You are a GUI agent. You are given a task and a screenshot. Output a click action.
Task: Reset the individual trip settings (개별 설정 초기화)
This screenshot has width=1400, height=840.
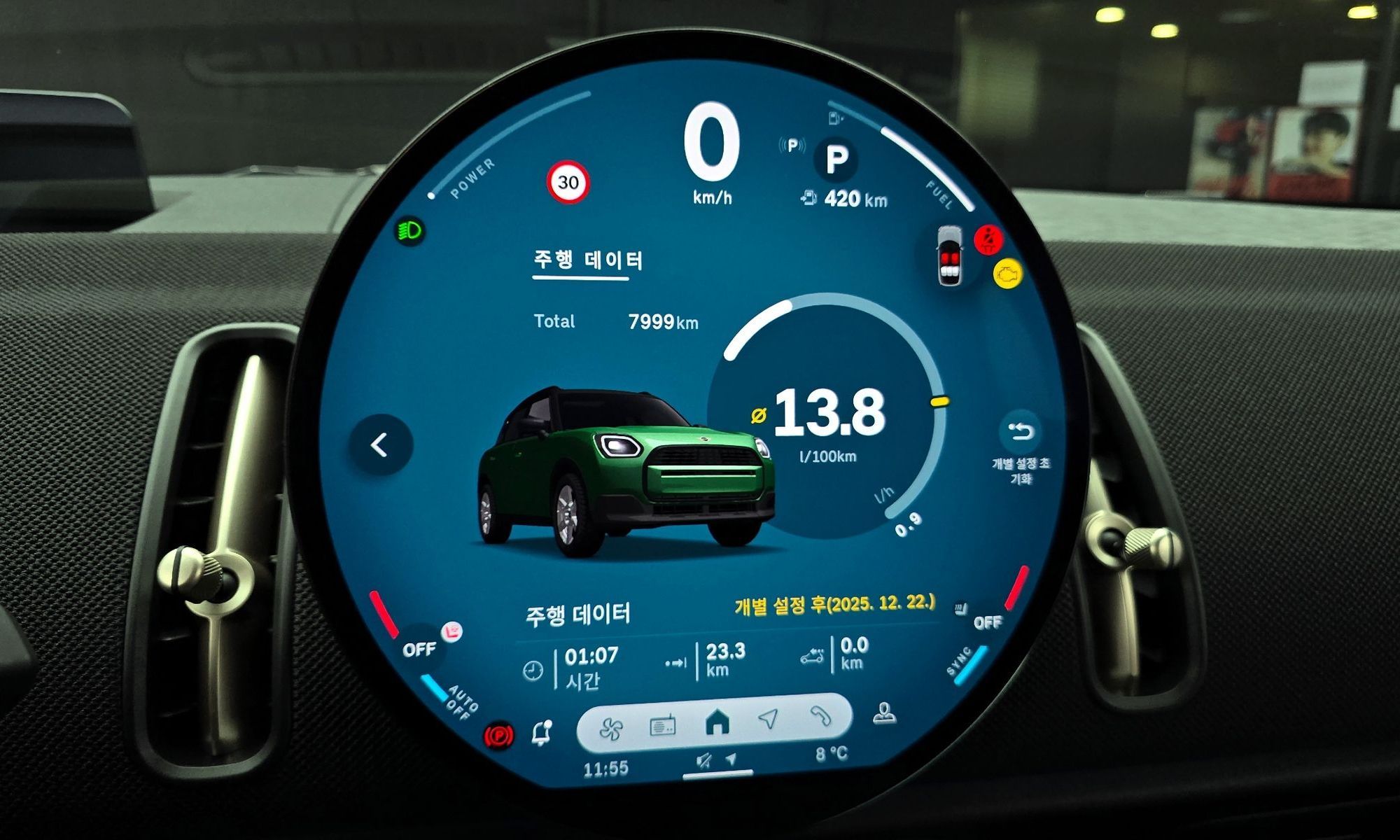tap(1021, 433)
